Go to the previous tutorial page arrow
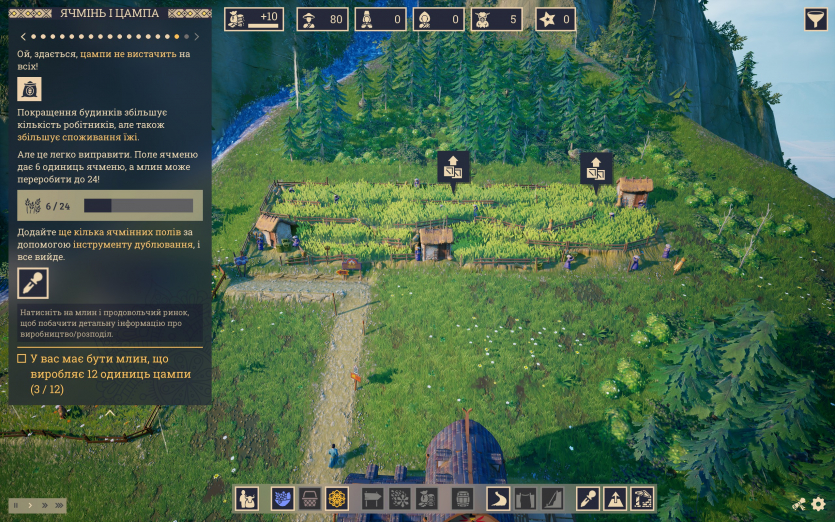 click(22, 36)
